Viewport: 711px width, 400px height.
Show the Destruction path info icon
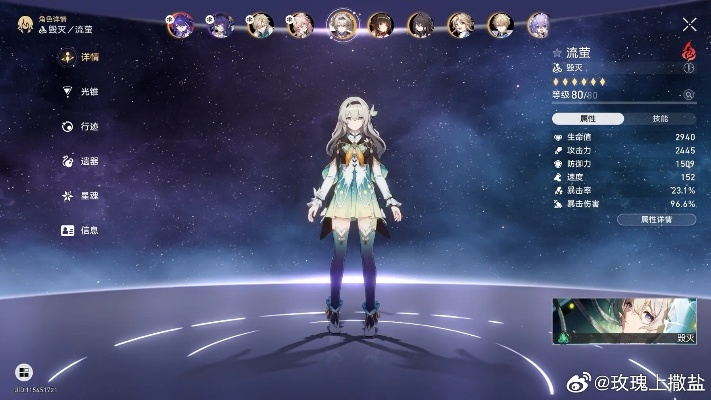coord(688,68)
